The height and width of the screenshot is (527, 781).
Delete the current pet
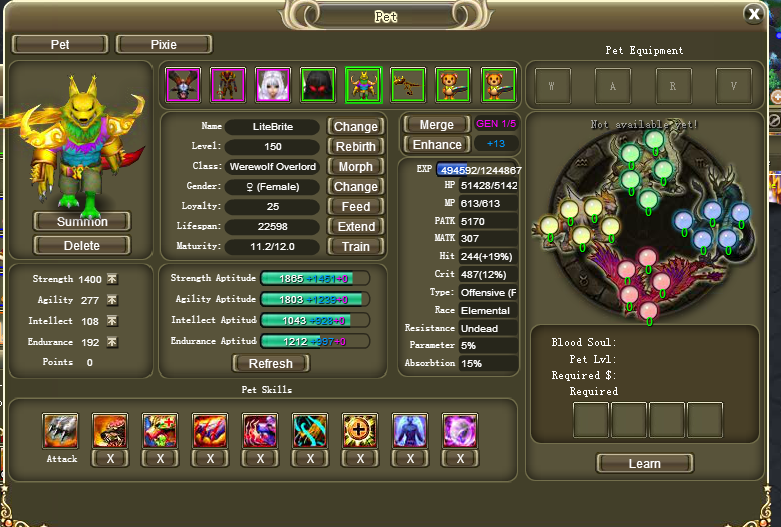point(82,245)
